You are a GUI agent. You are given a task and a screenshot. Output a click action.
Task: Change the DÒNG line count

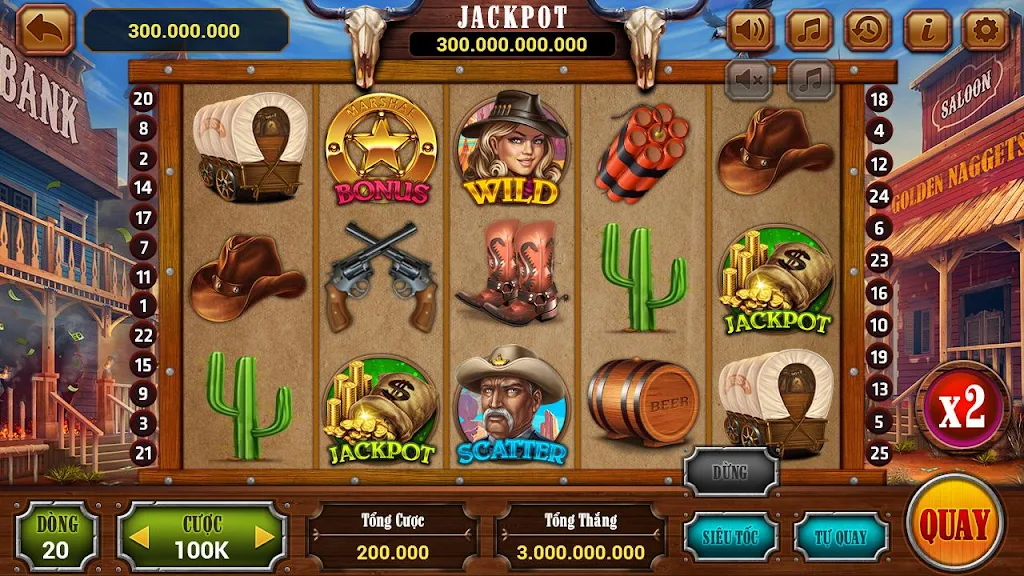pyautogui.click(x=56, y=536)
